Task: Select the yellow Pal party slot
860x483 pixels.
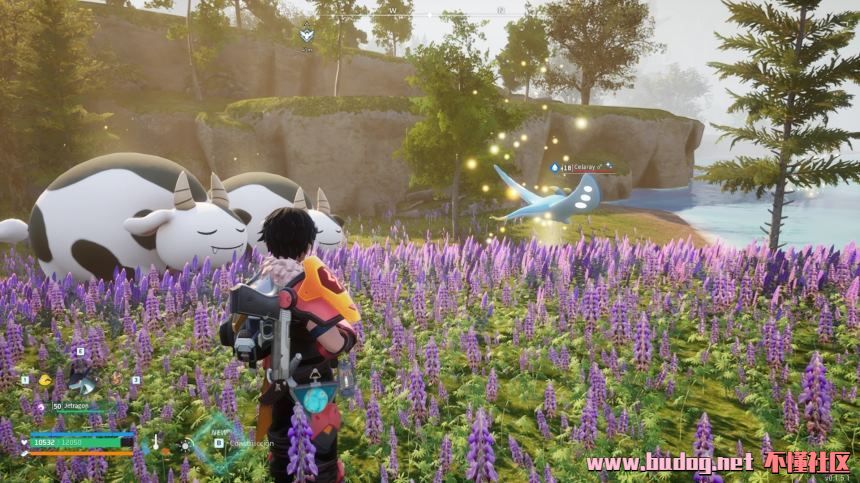Action: (45, 380)
